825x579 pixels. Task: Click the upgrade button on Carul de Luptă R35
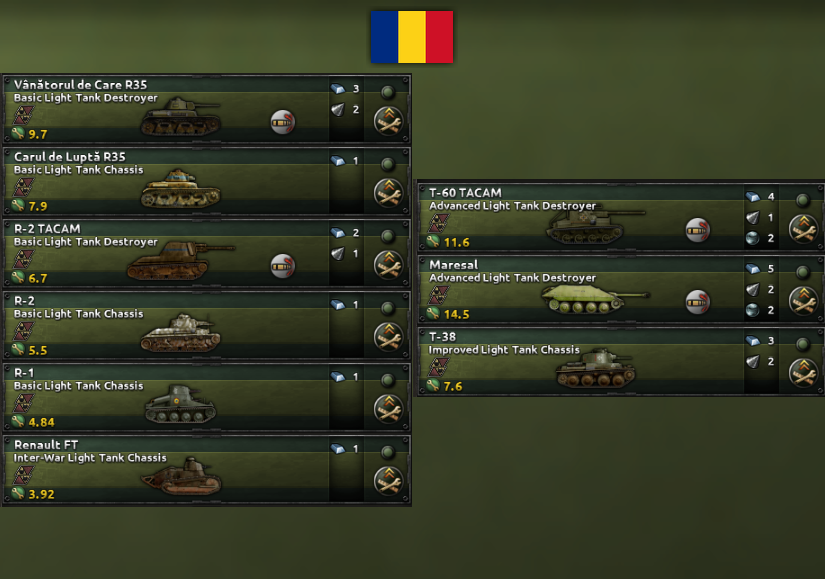tap(388, 192)
